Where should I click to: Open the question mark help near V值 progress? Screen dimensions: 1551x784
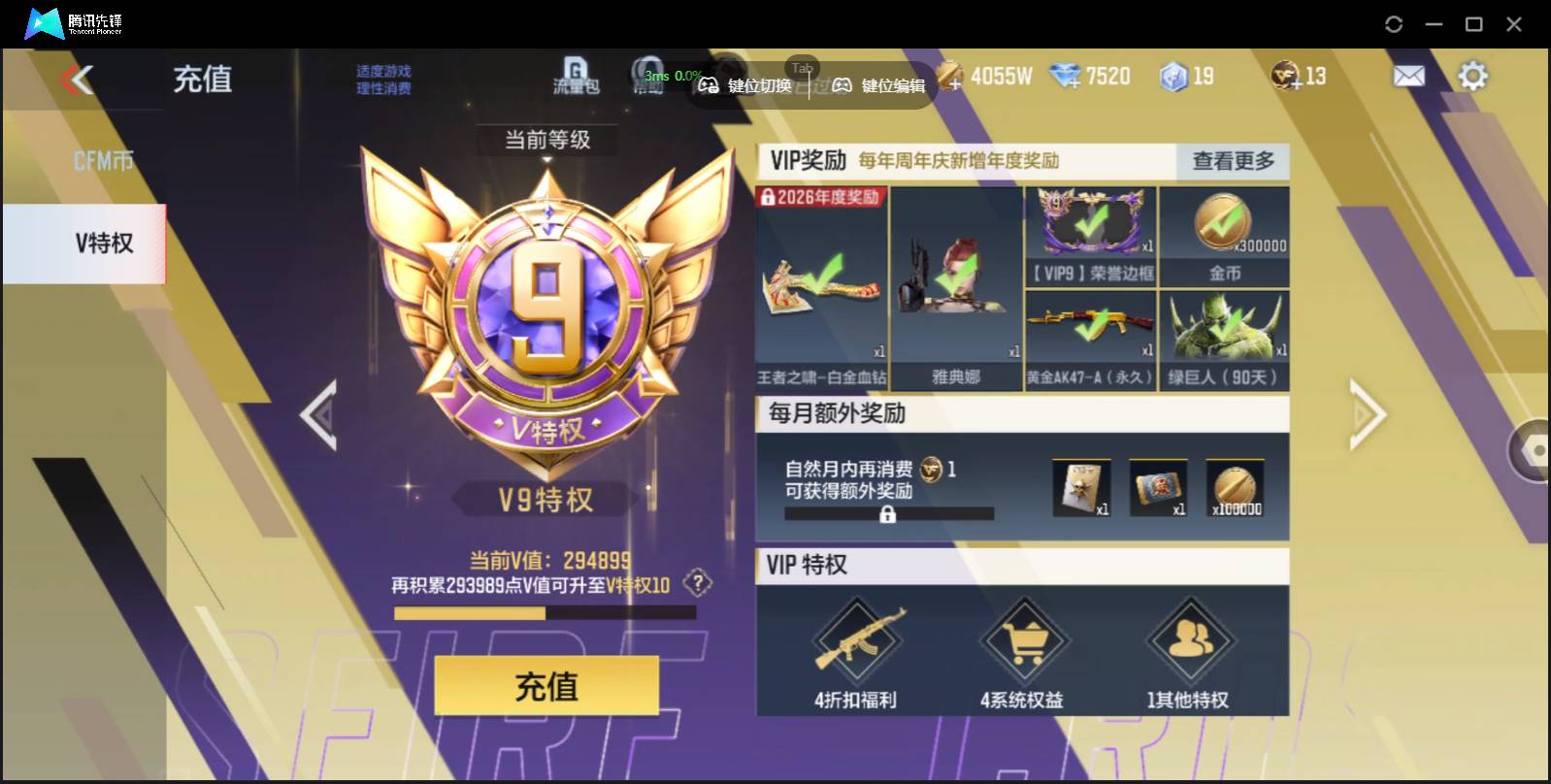click(696, 583)
